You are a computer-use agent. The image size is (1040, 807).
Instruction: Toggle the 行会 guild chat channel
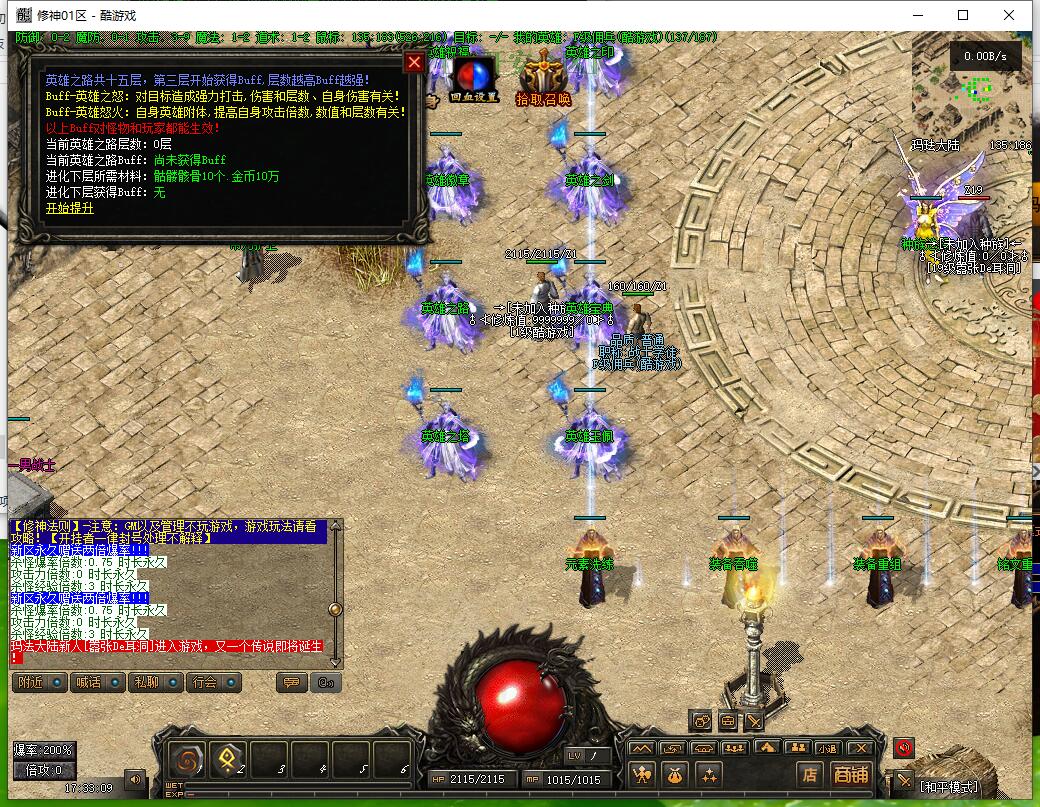click(213, 683)
